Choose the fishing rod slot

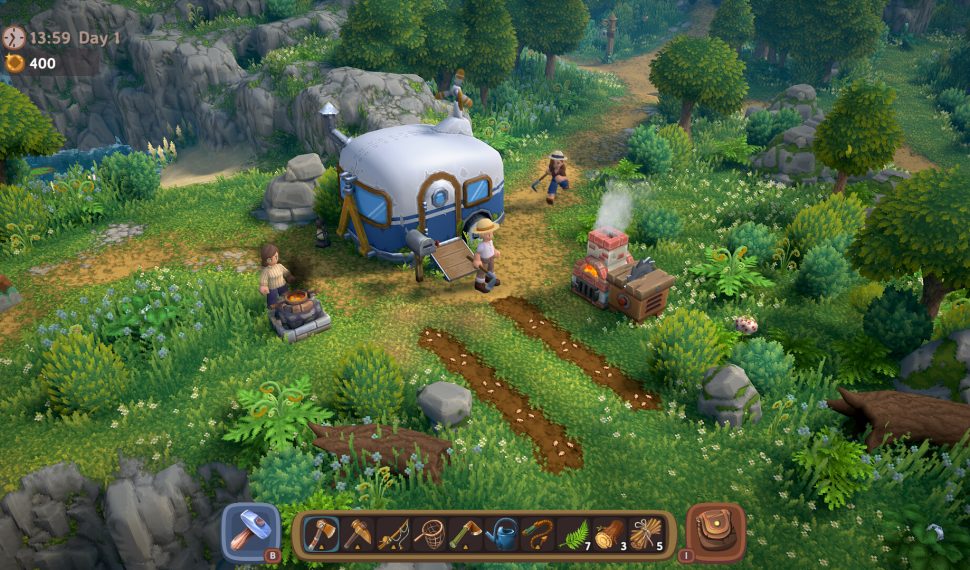393,534
